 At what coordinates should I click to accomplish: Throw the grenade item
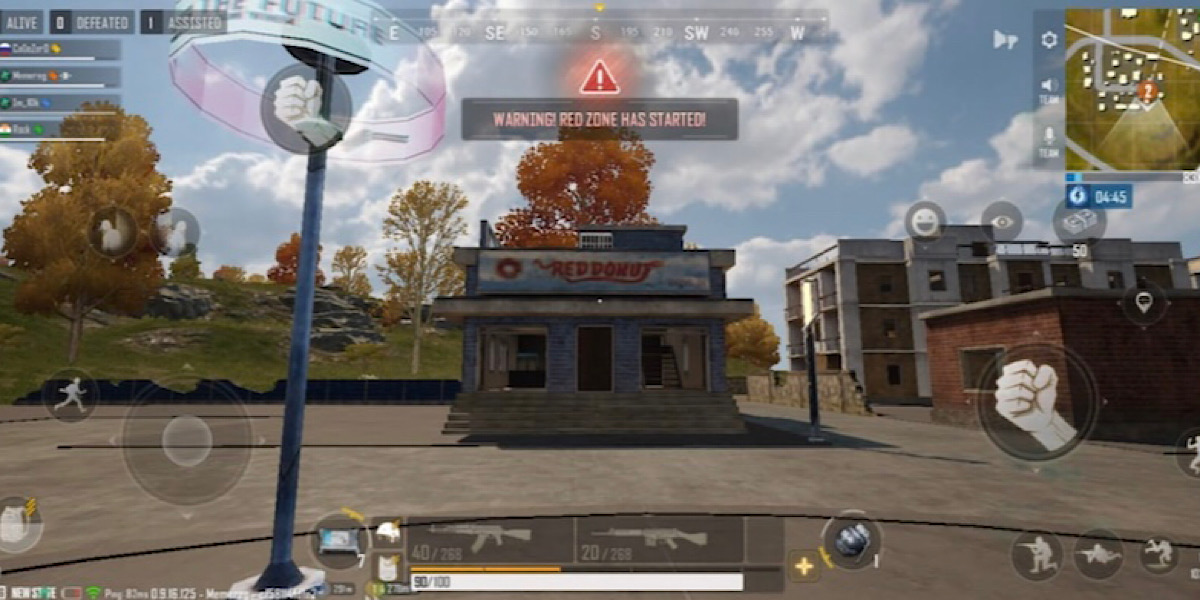click(851, 541)
